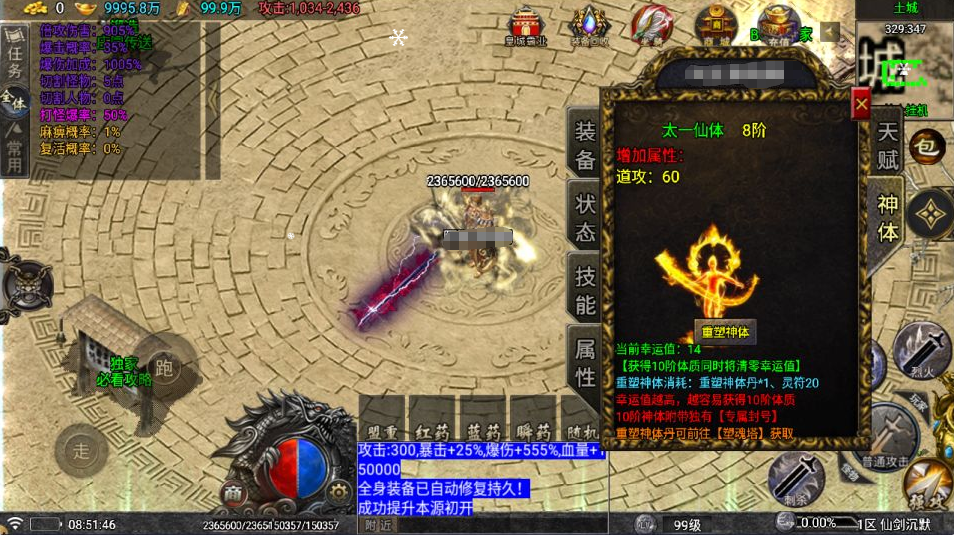Open the 皇城霸业 event icon
The height and width of the screenshot is (535, 954).
(x=526, y=27)
